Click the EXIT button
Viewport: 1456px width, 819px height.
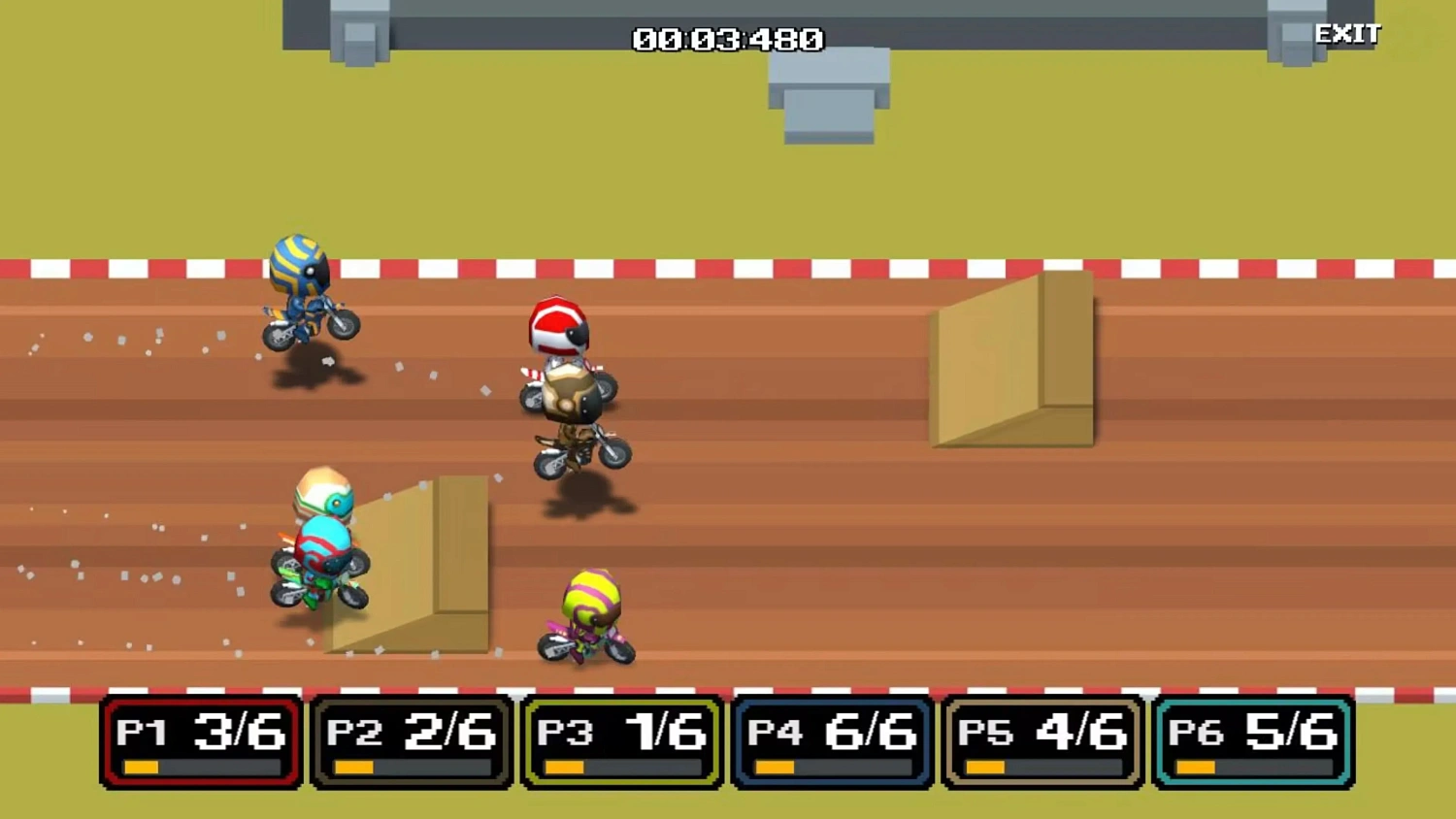coord(1348,33)
